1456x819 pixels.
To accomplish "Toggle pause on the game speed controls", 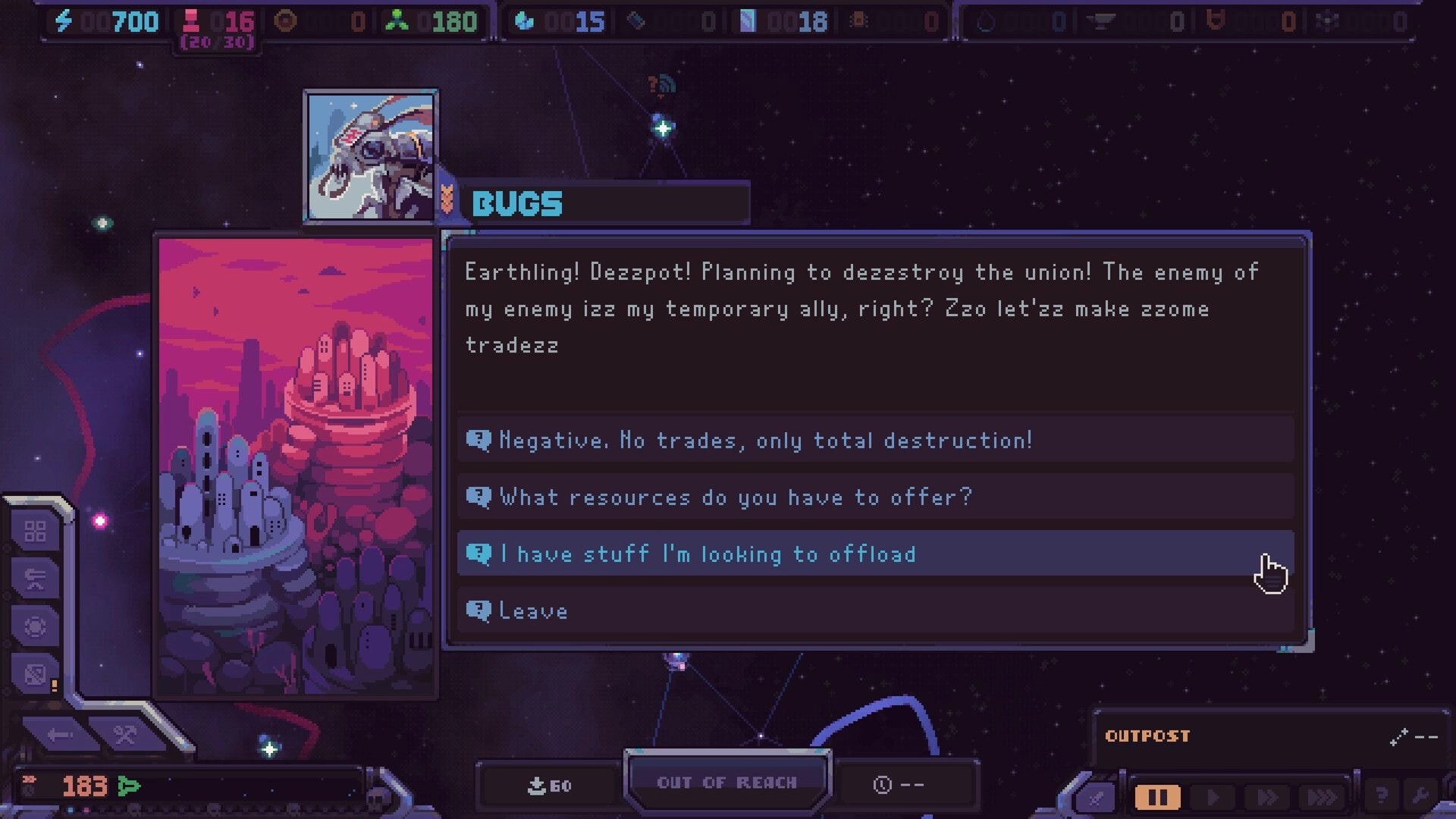I will click(1157, 796).
